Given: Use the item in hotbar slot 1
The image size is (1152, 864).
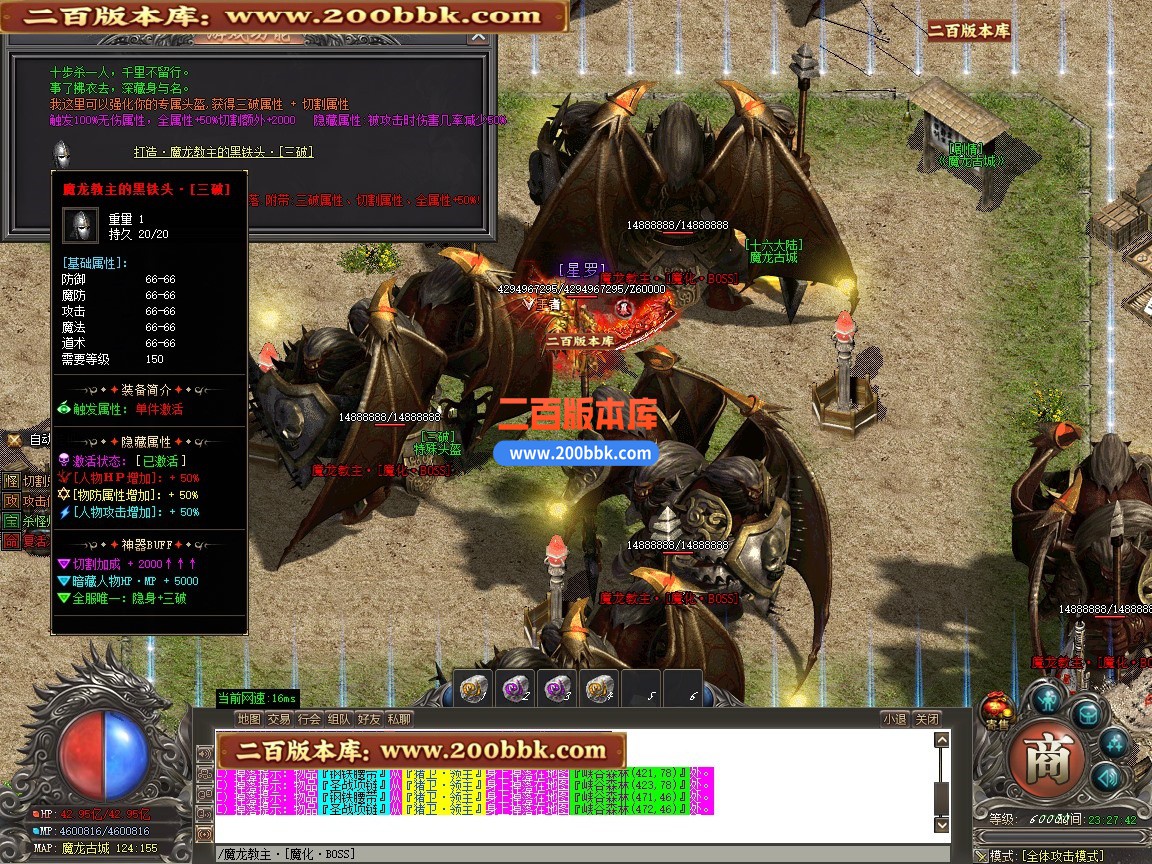Looking at the screenshot, I should pyautogui.click(x=472, y=689).
